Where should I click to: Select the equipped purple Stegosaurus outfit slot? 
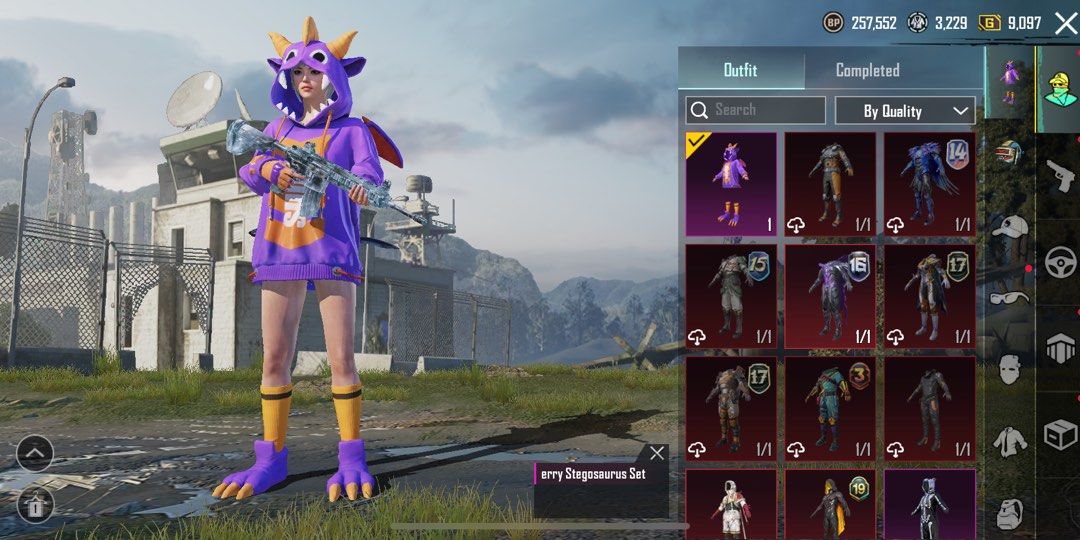(x=731, y=184)
